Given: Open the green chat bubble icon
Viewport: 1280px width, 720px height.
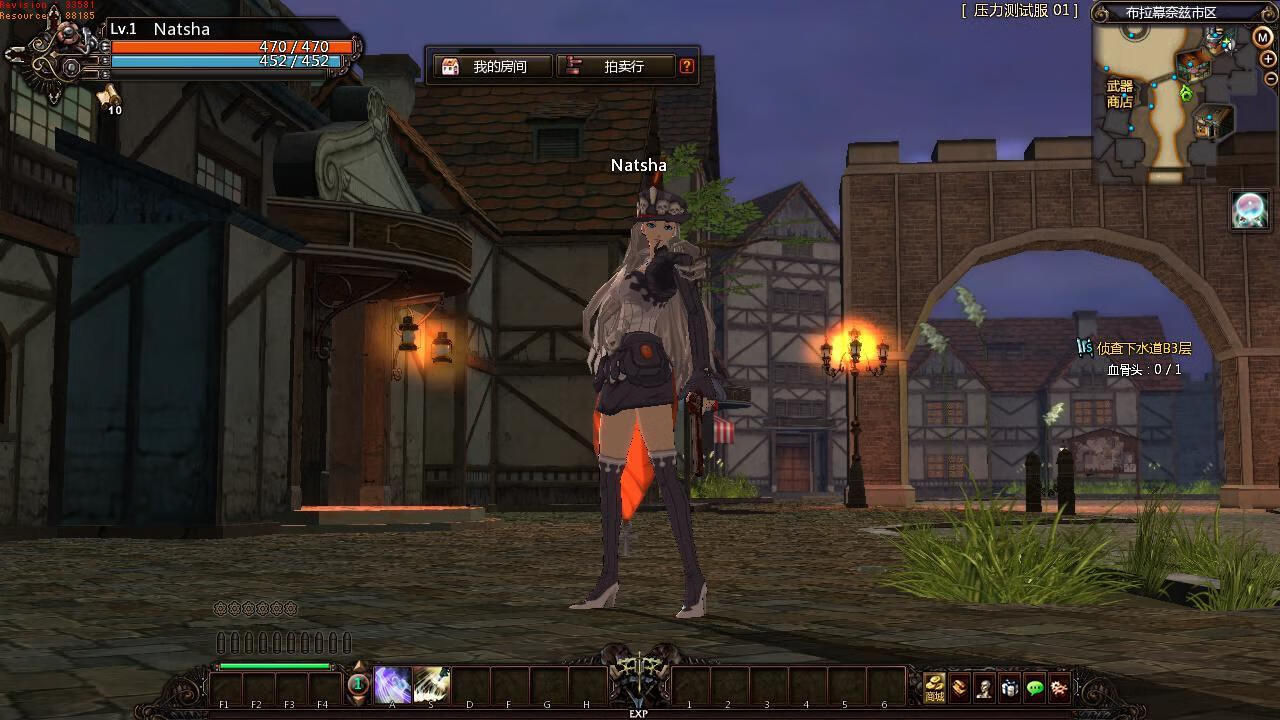Looking at the screenshot, I should click(x=1035, y=688).
